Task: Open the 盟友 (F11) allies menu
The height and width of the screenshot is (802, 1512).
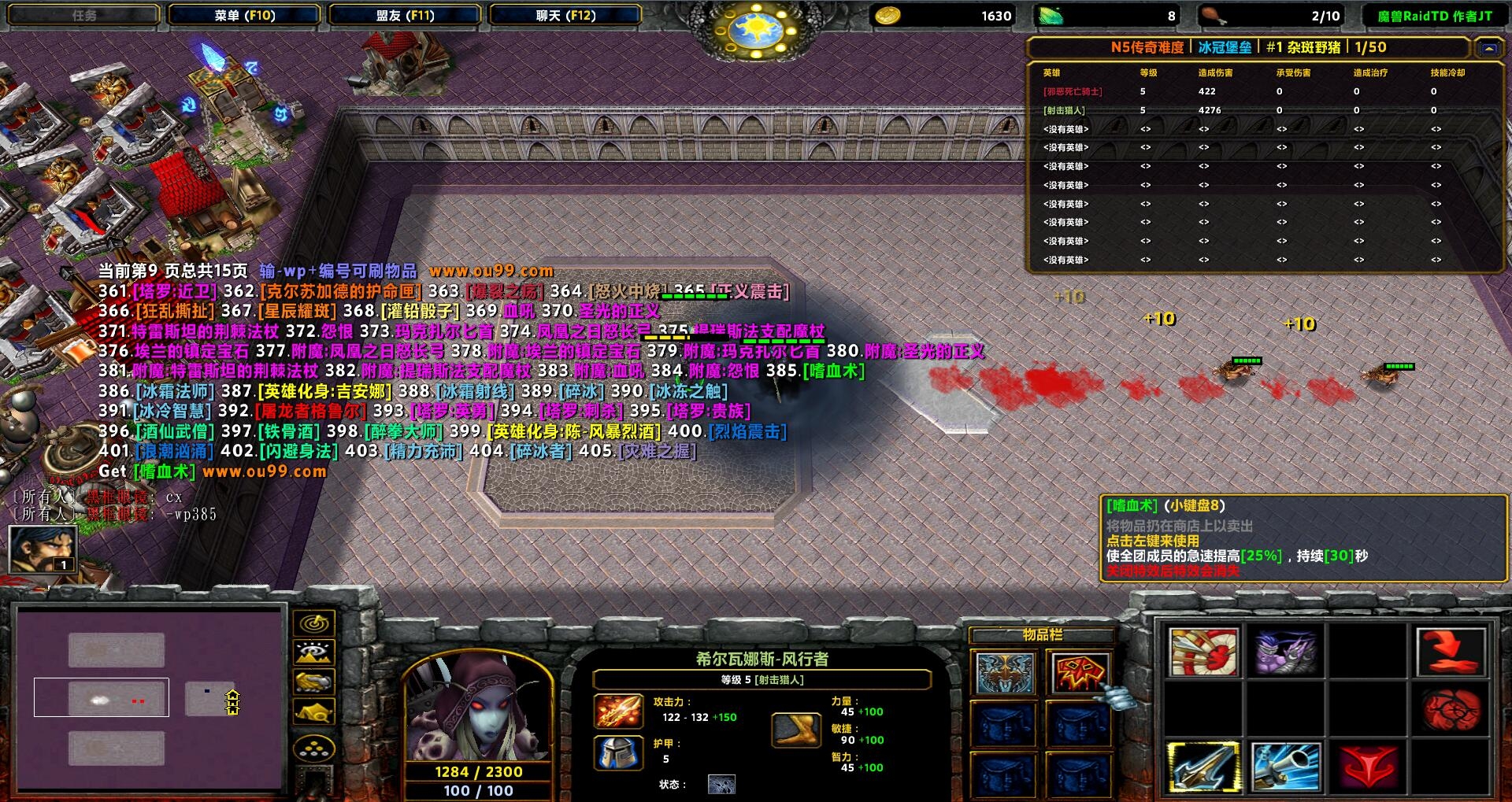Action: tap(405, 15)
